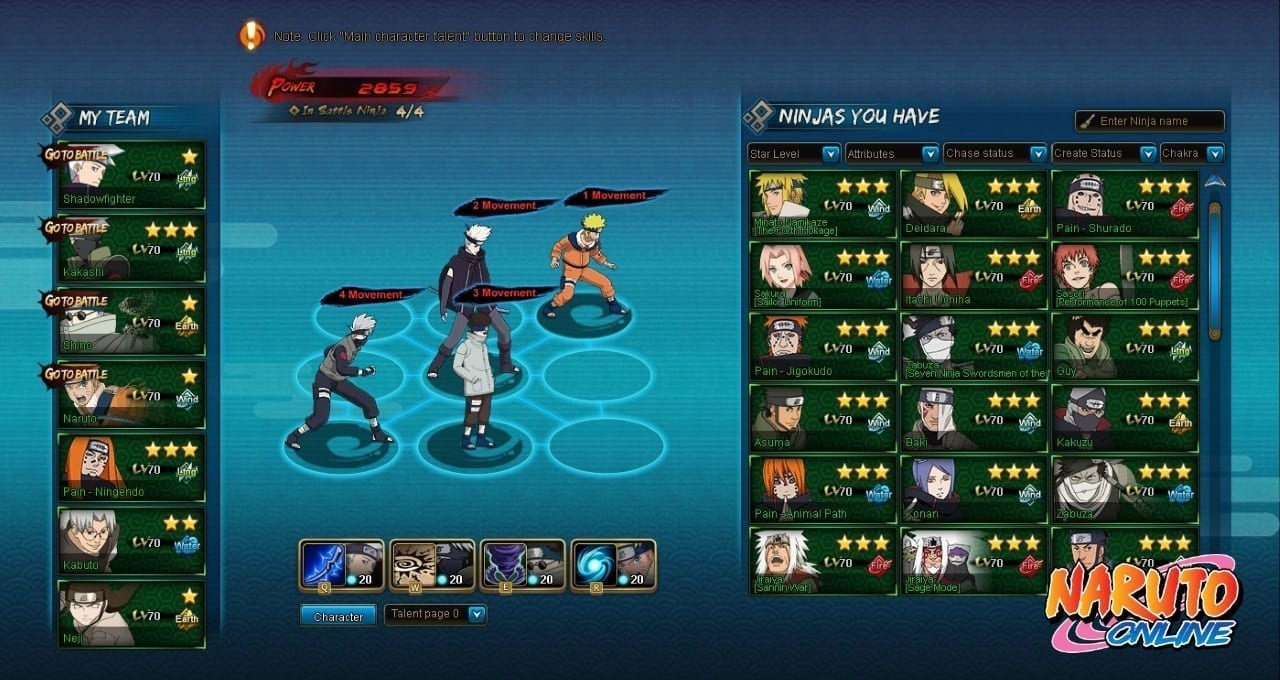
Task: Select the Deidara ninja card
Action: (x=973, y=204)
